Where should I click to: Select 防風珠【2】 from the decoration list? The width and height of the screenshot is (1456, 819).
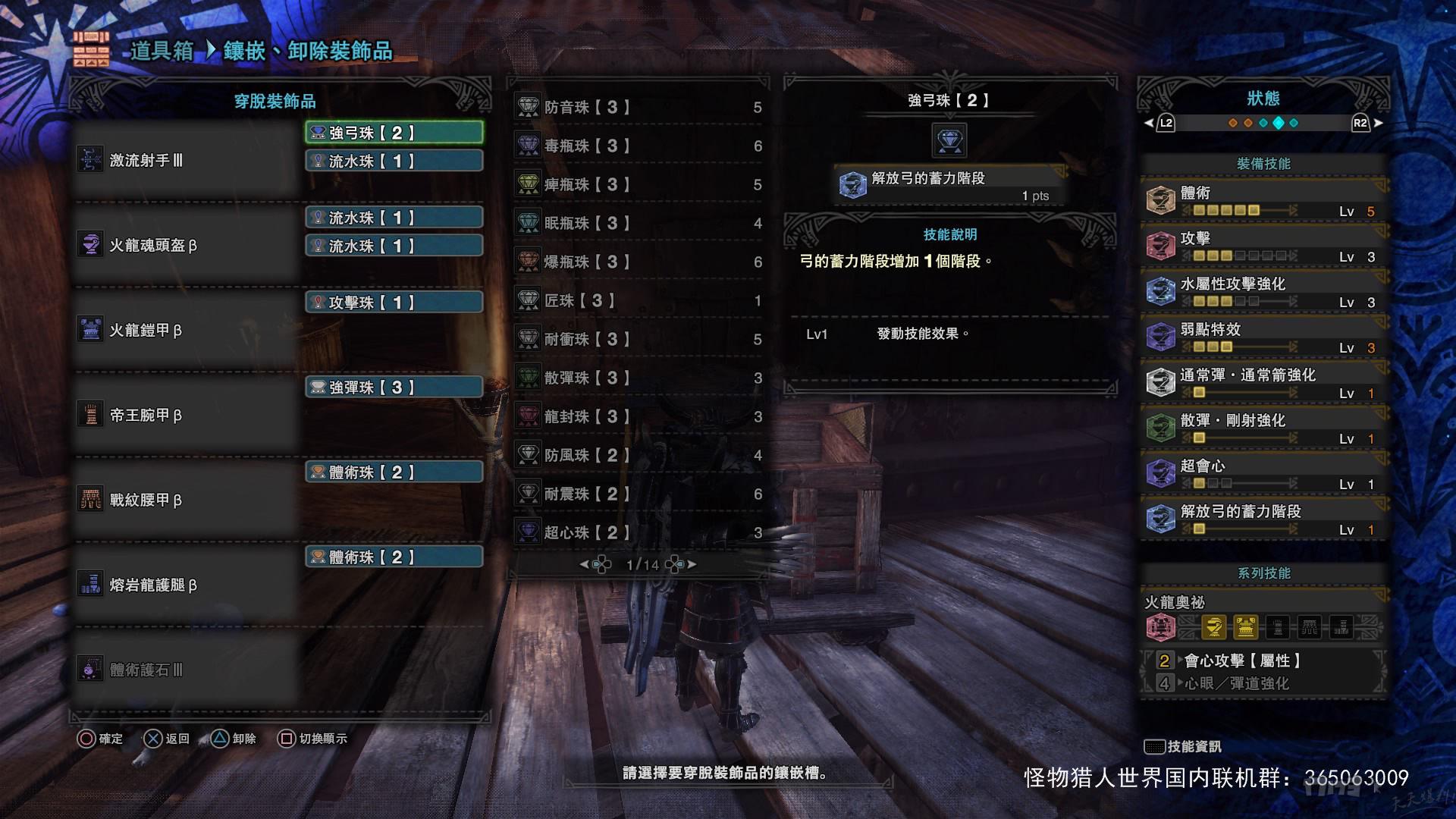639,455
